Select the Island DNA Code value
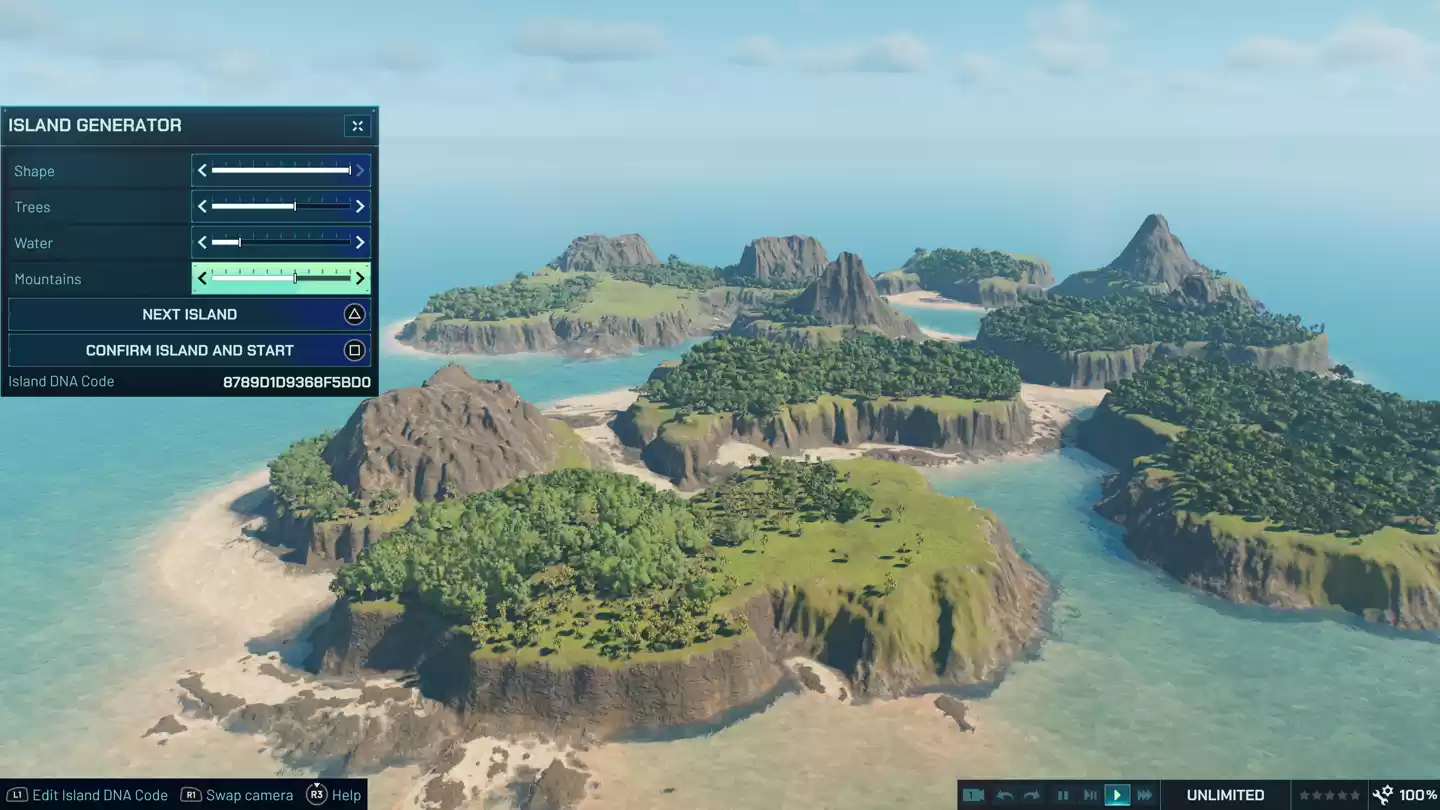Screen dimensions: 1440x810 [x=295, y=381]
